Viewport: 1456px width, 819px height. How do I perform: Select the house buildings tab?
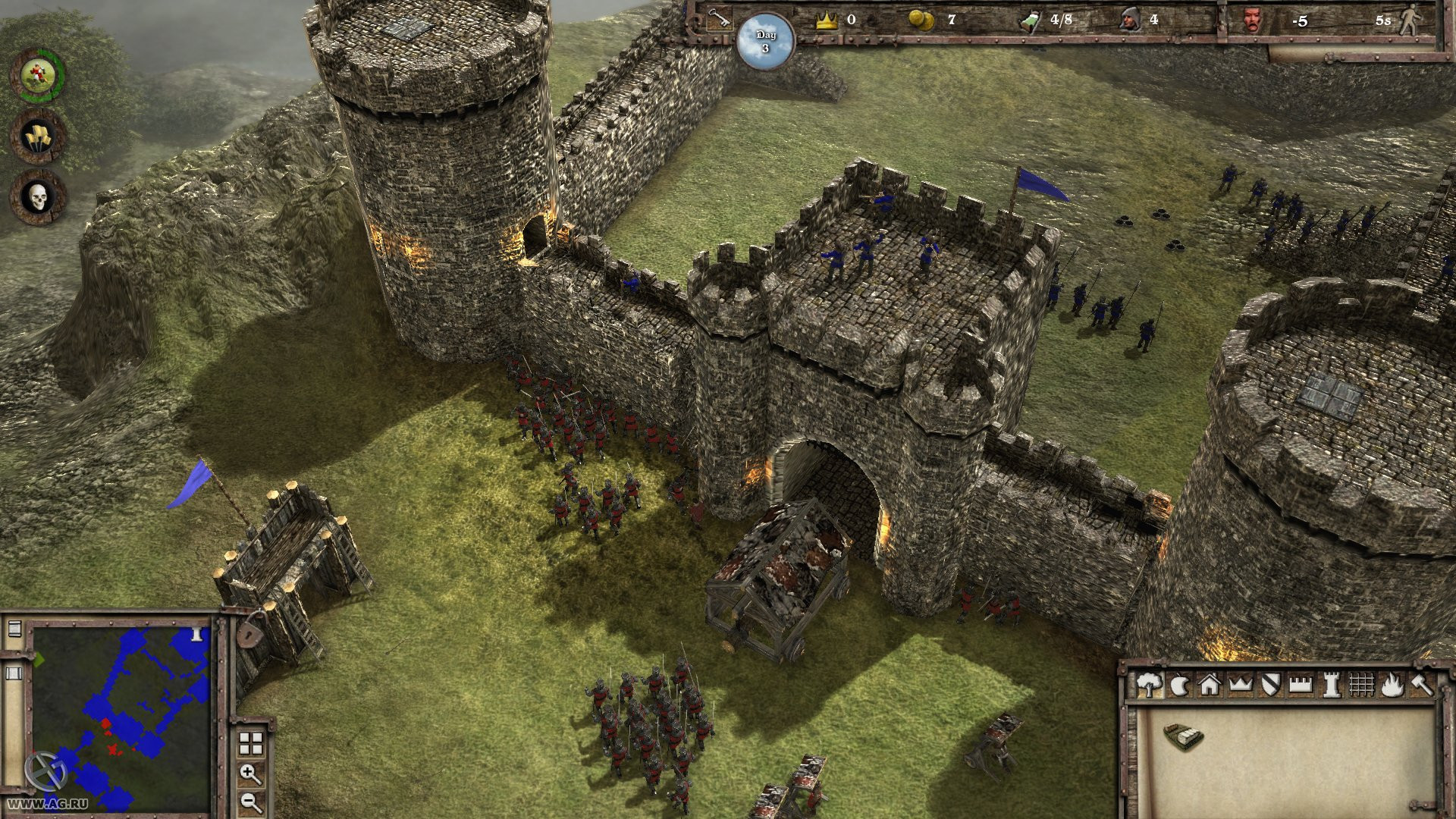click(1209, 685)
